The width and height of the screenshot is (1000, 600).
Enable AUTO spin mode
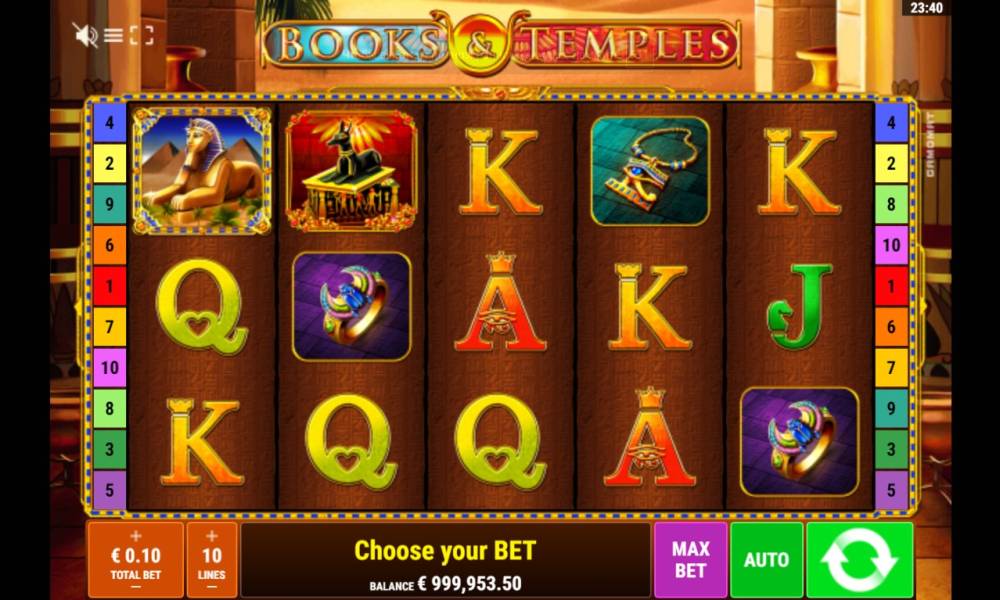(766, 560)
